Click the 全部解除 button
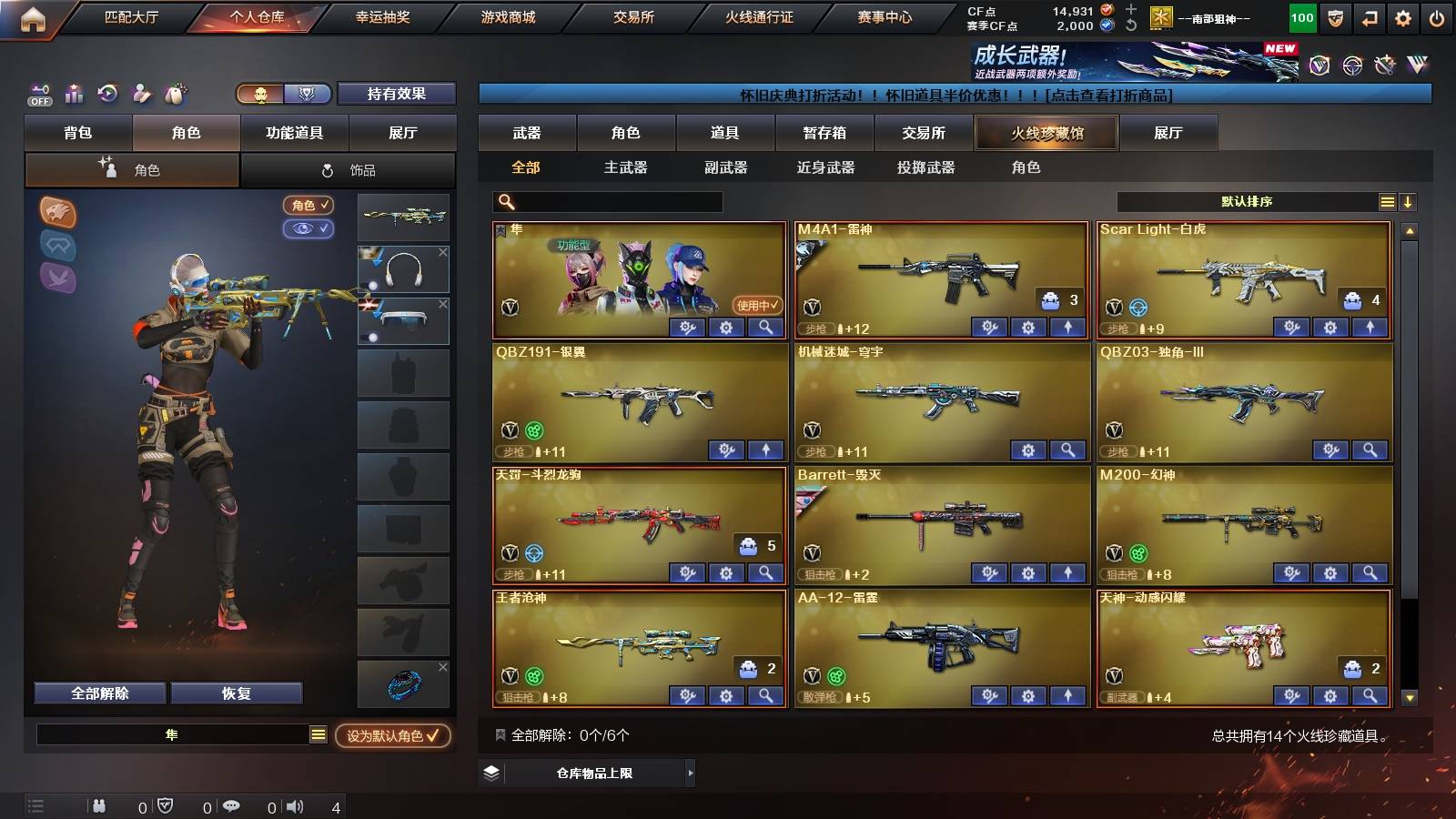Image resolution: width=1456 pixels, height=819 pixels. 98,693
